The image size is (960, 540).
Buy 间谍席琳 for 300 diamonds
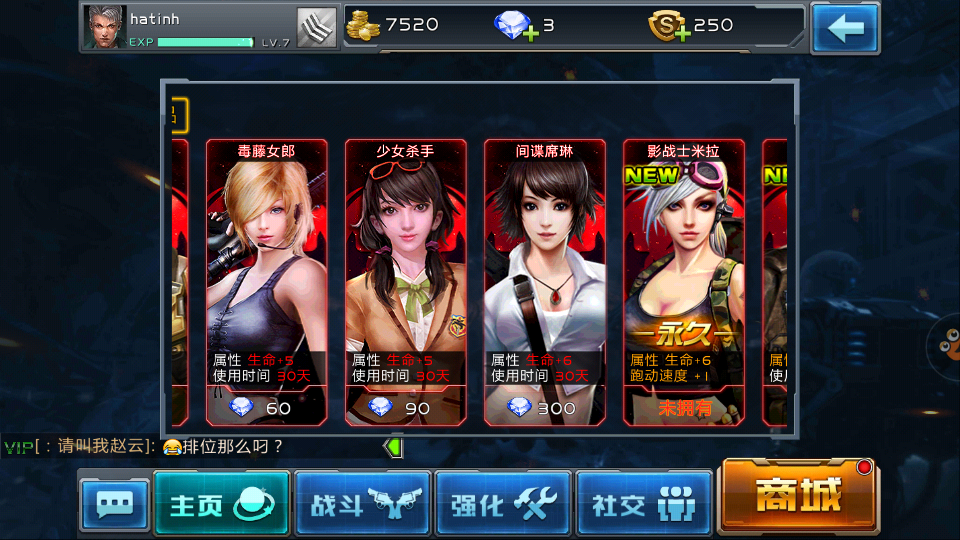click(x=544, y=407)
